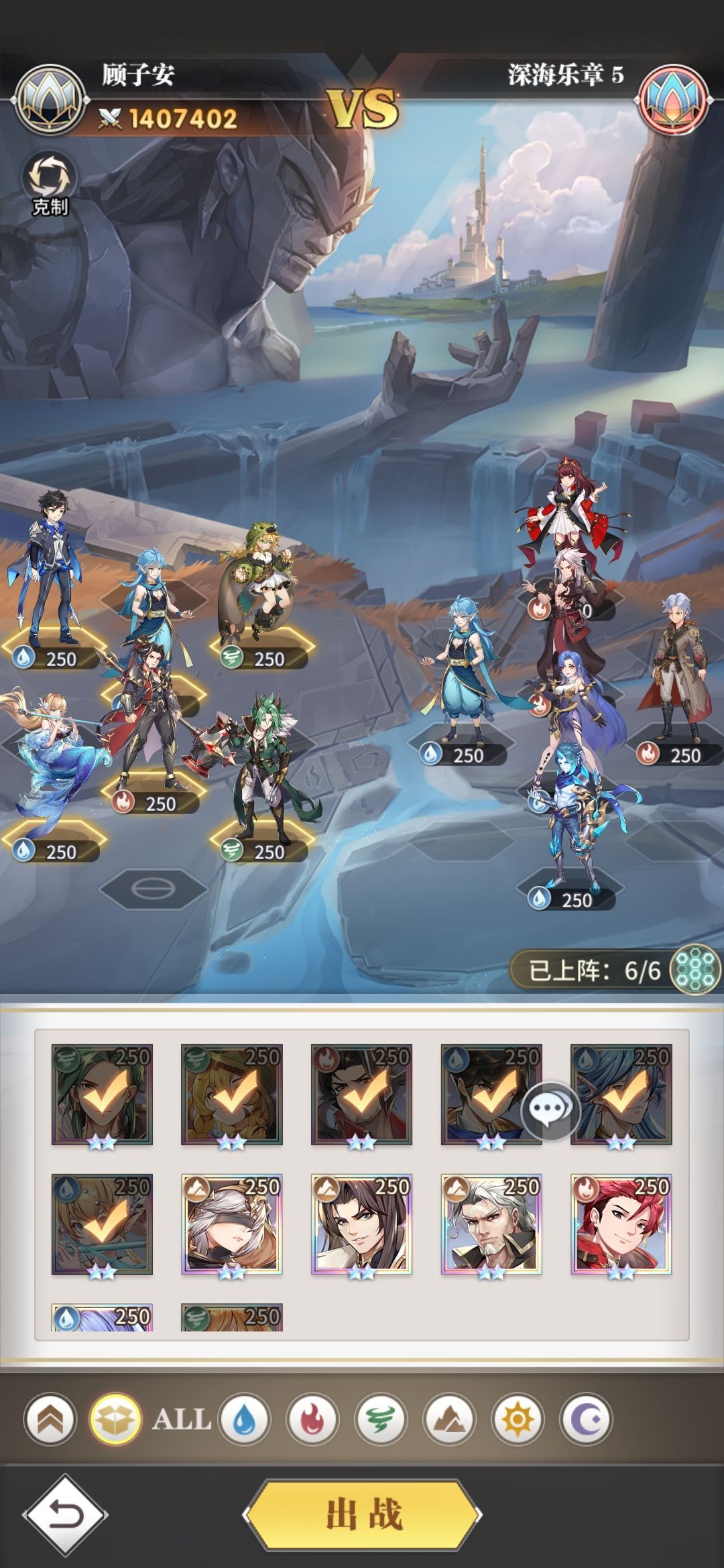724x1568 pixels.
Task: Click the double chevron sort button
Action: 50,1419
